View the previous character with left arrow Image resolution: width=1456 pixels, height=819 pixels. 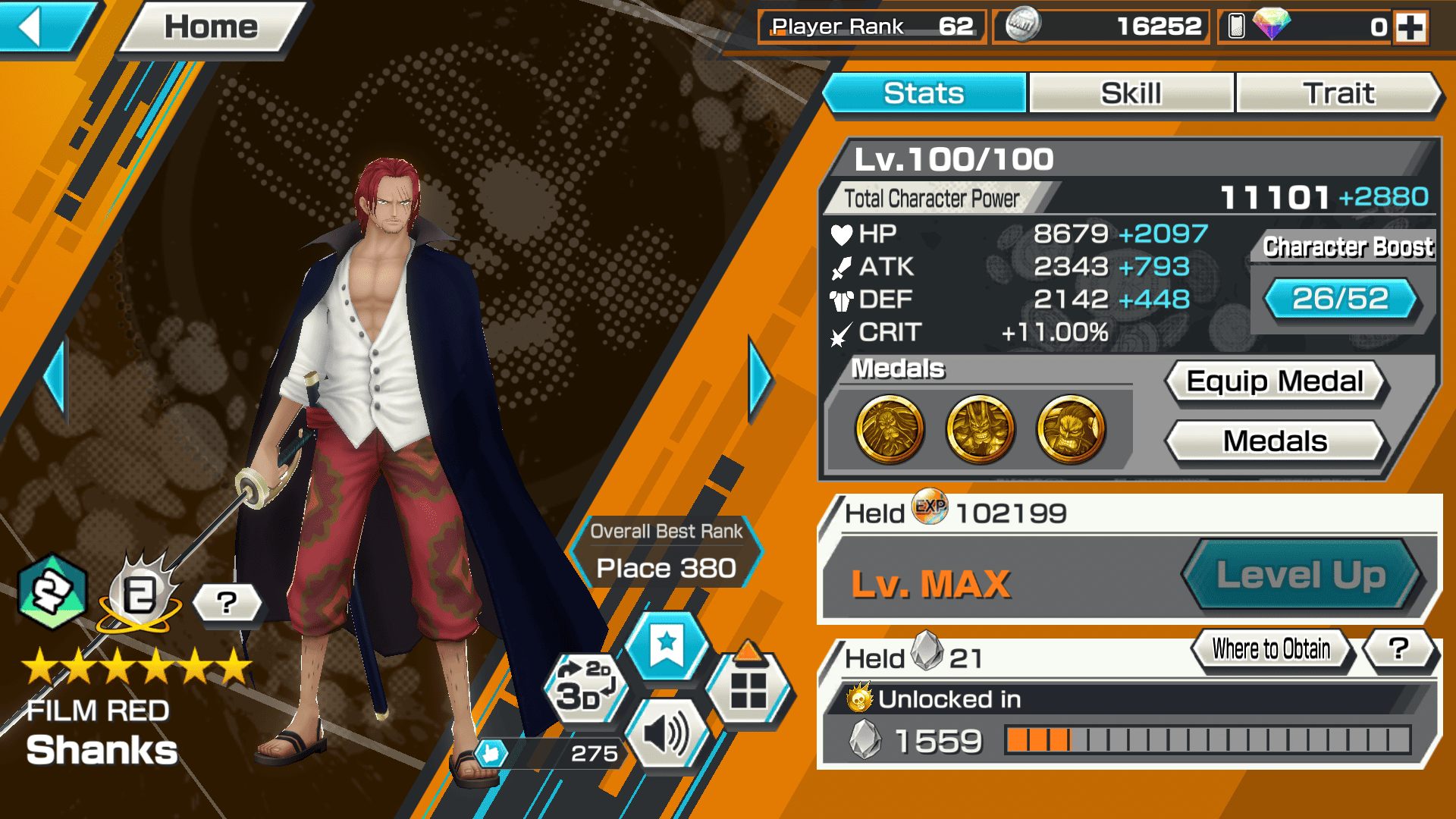[55, 378]
